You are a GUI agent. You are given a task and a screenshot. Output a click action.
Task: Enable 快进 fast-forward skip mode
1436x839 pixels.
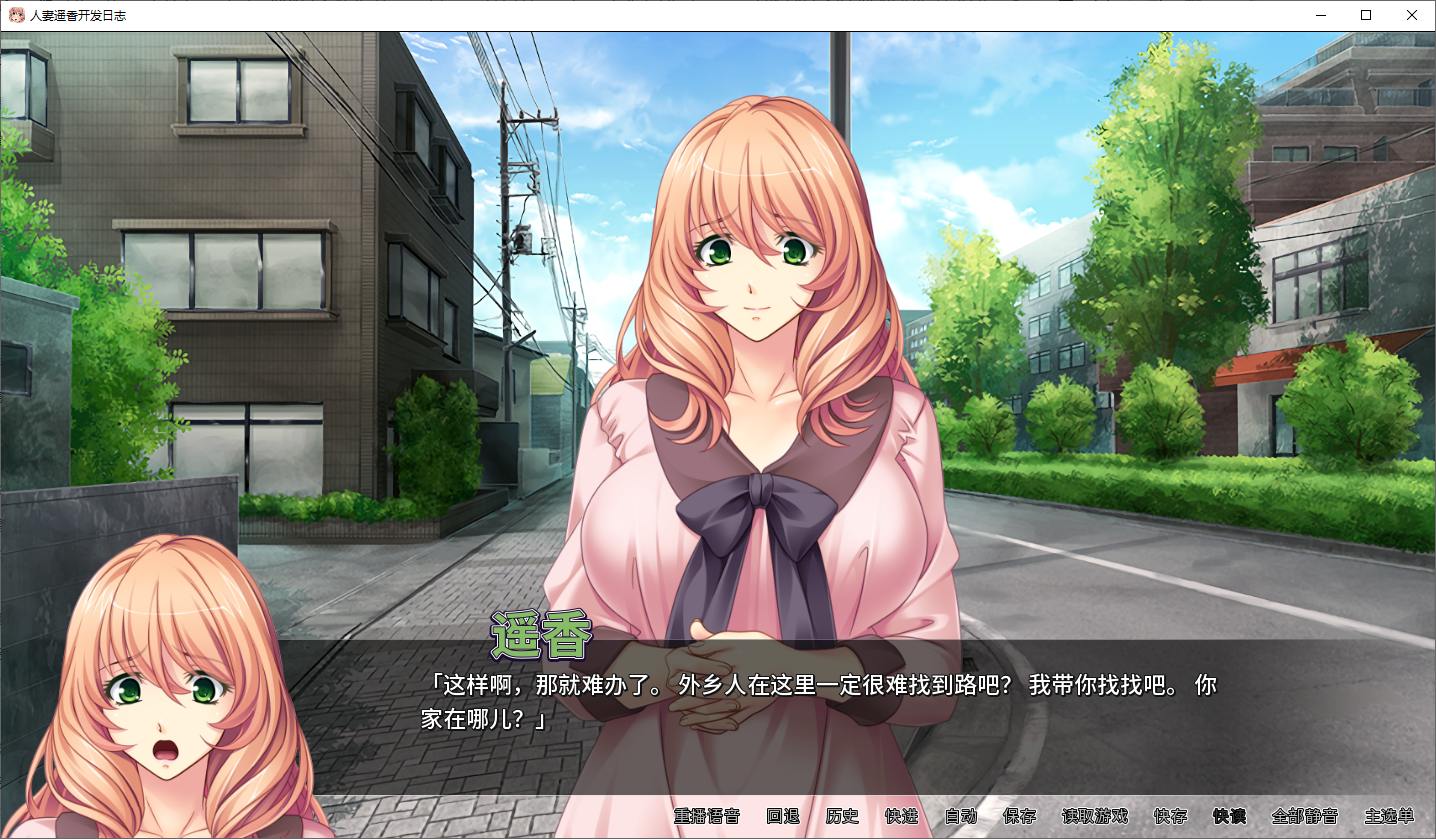click(899, 816)
